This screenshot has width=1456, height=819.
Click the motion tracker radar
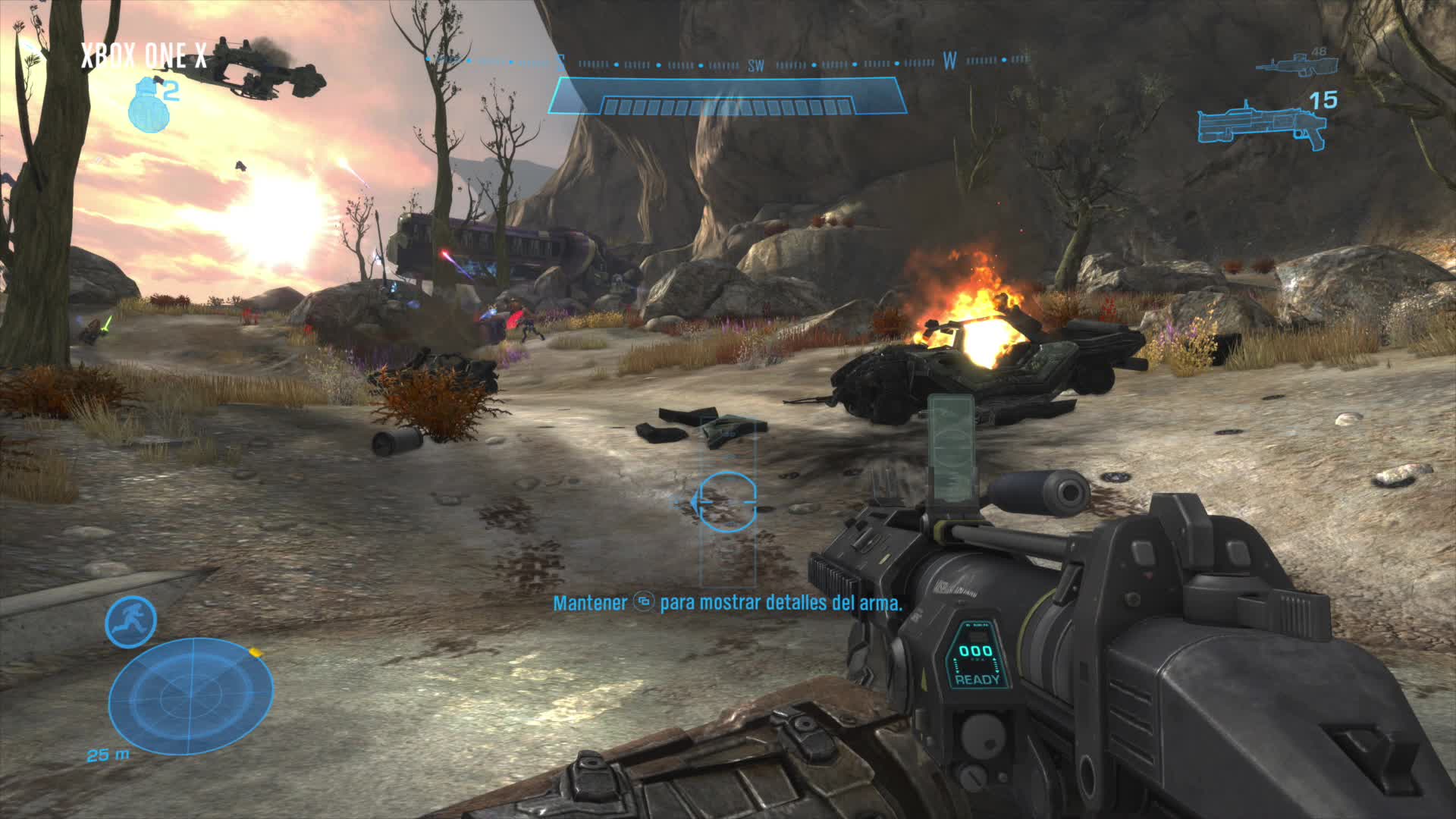click(x=190, y=696)
